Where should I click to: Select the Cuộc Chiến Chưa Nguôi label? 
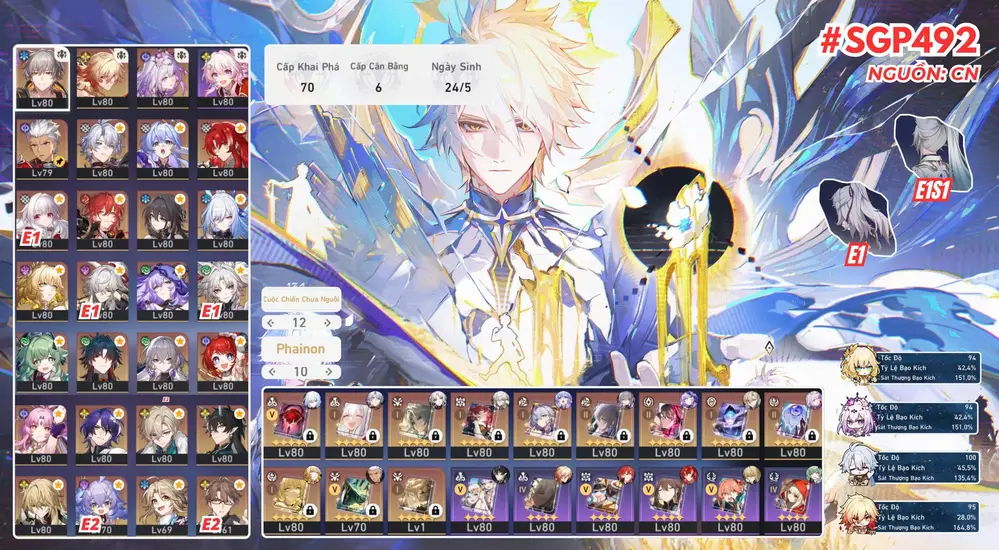[300, 300]
